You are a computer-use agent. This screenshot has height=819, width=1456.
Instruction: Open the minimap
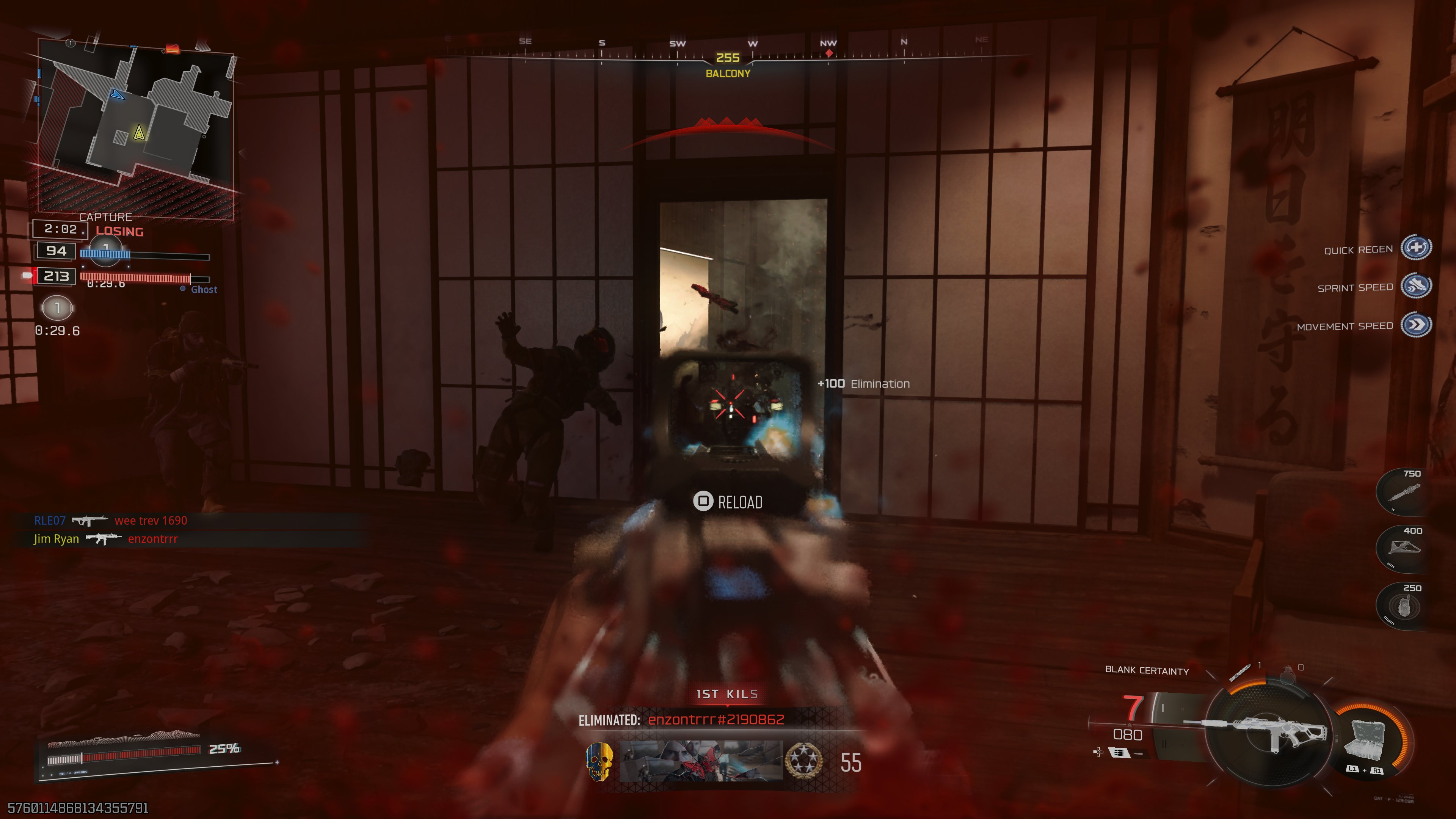136,127
